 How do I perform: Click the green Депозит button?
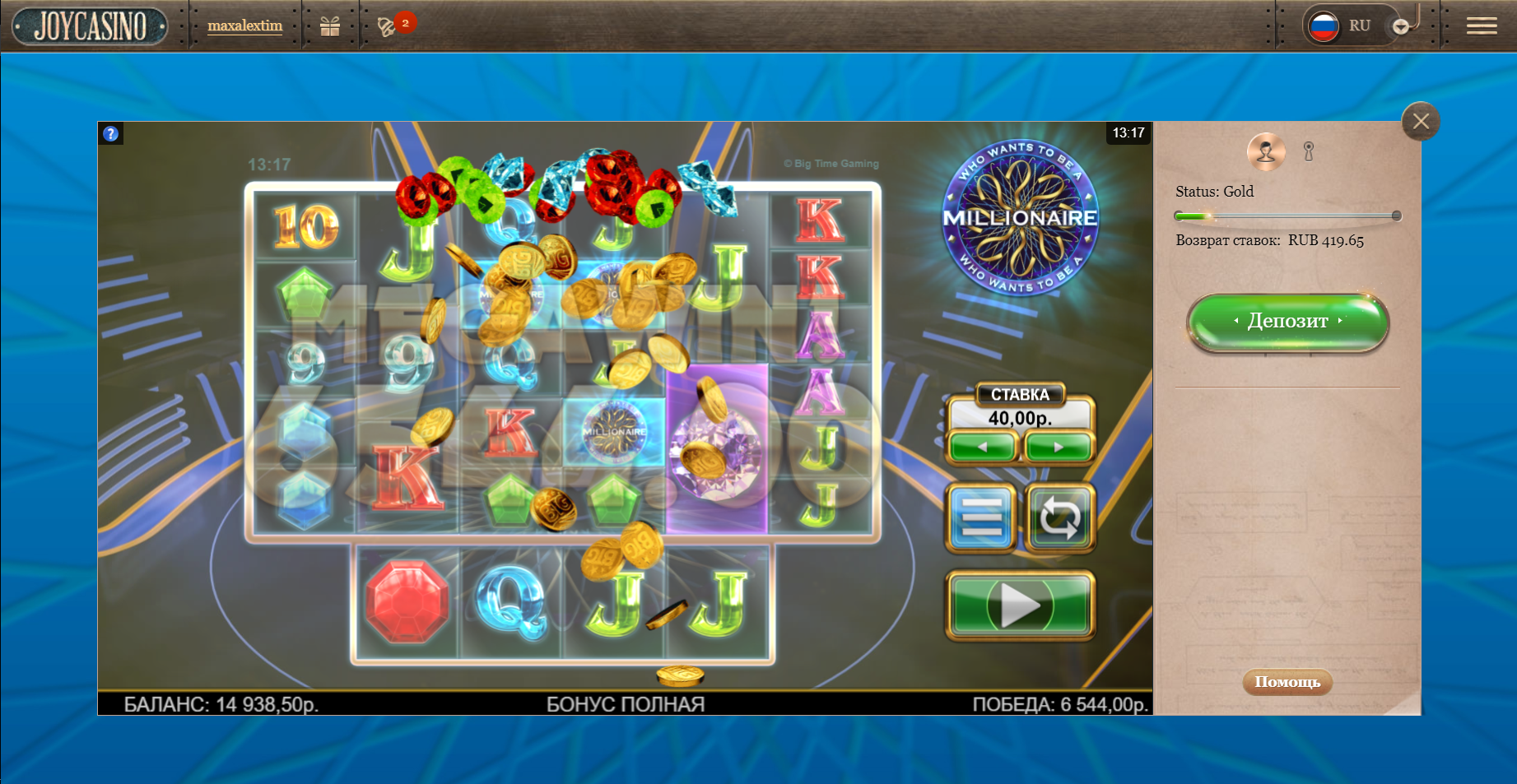1287,322
